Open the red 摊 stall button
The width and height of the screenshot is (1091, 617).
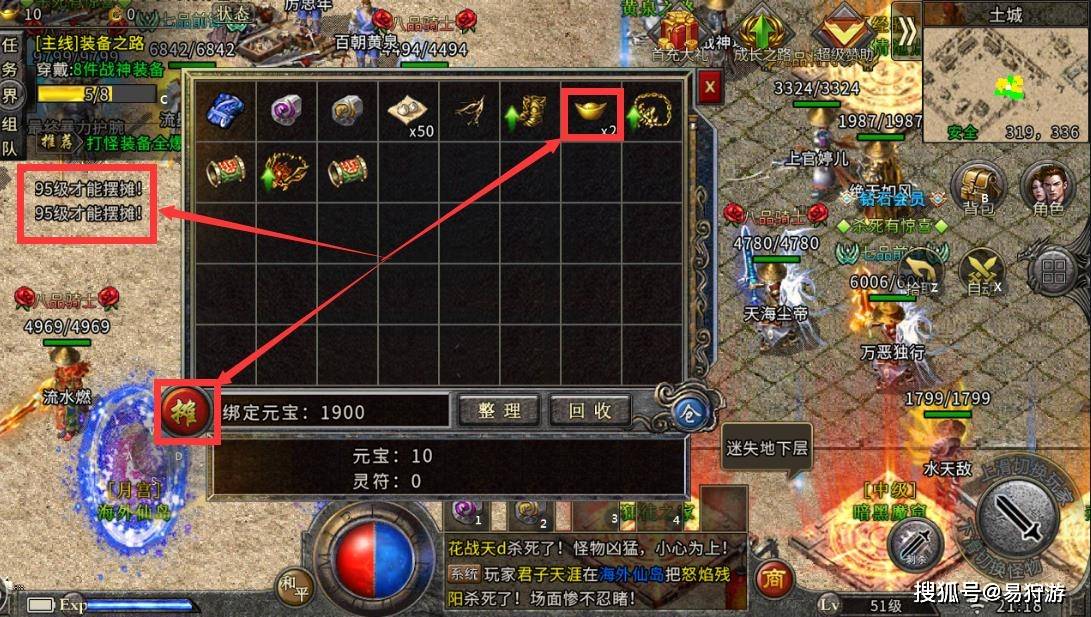pos(186,410)
